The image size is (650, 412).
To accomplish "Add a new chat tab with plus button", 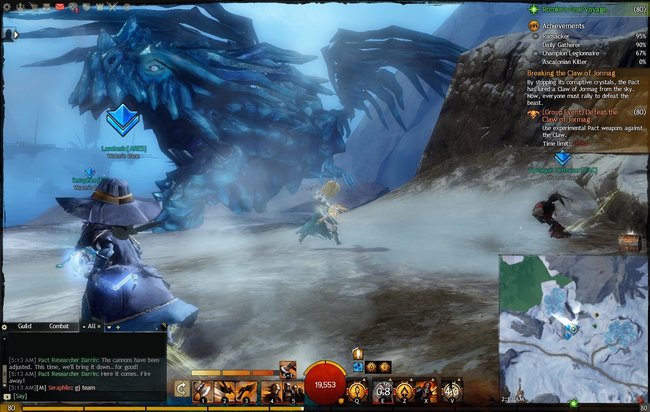I will pyautogui.click(x=117, y=326).
